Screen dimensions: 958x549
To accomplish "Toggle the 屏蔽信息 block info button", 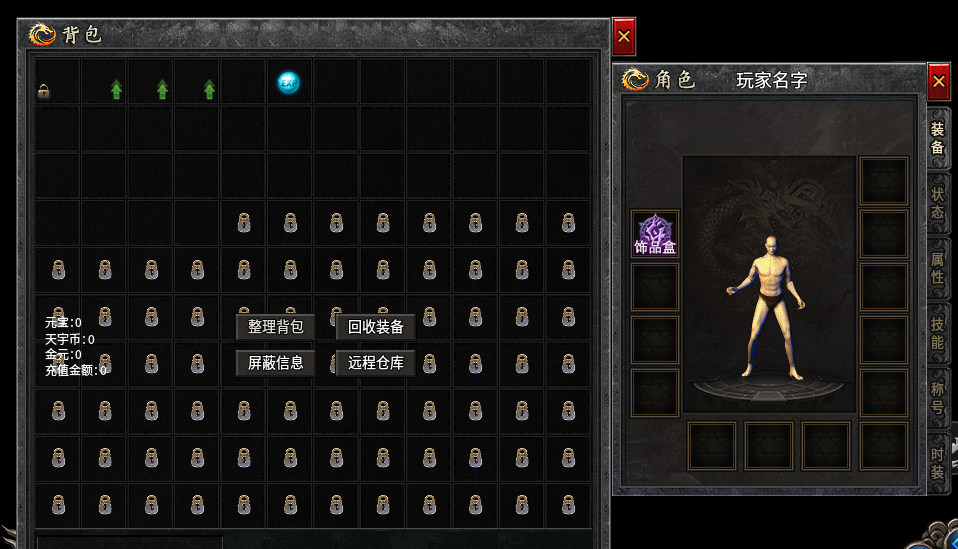I will (275, 363).
